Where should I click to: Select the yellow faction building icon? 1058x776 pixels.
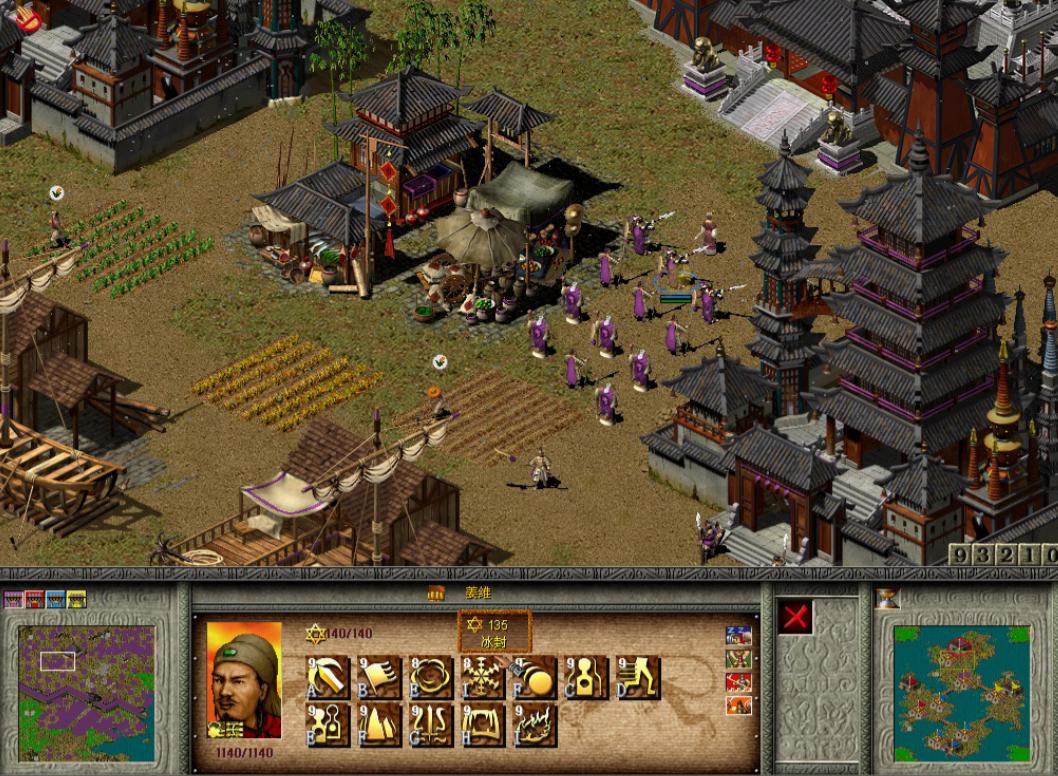point(77,599)
